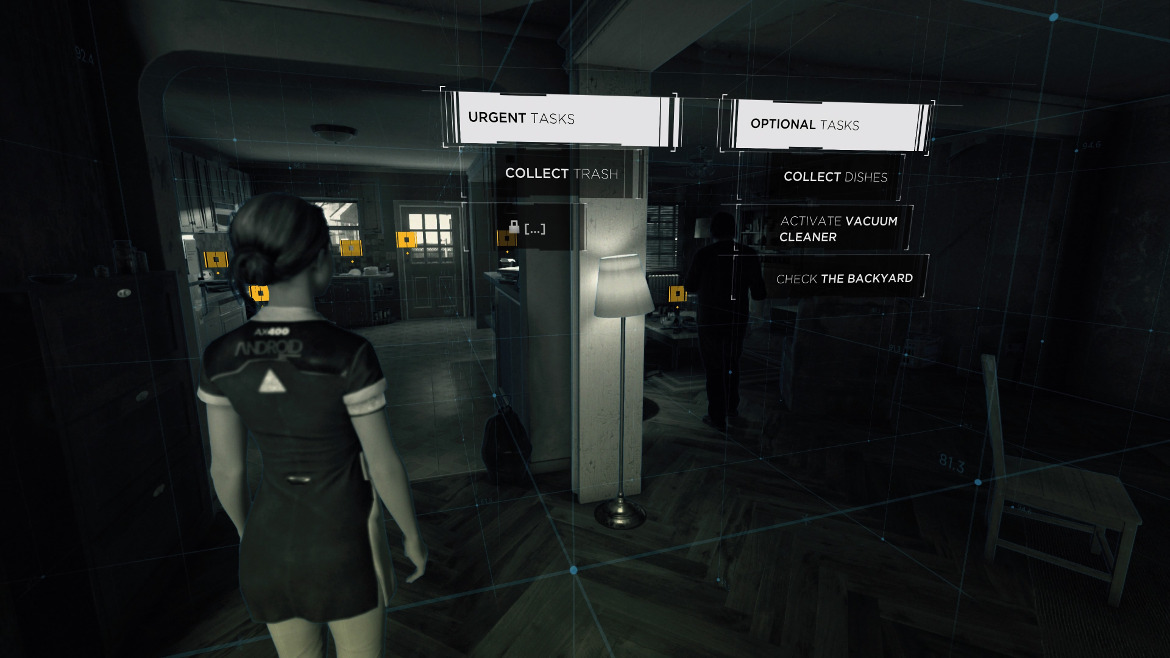The width and height of the screenshot is (1170, 658).
Task: Choose Activate Vacuum Cleaner task
Action: coord(837,228)
